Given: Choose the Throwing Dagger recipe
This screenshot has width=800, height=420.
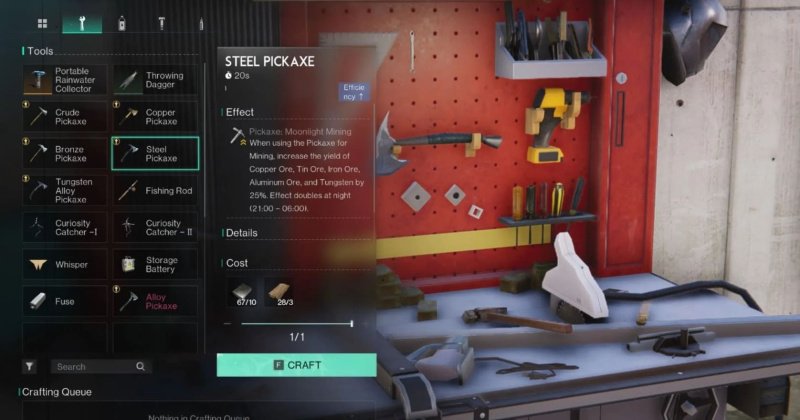Looking at the screenshot, I should coord(155,81).
